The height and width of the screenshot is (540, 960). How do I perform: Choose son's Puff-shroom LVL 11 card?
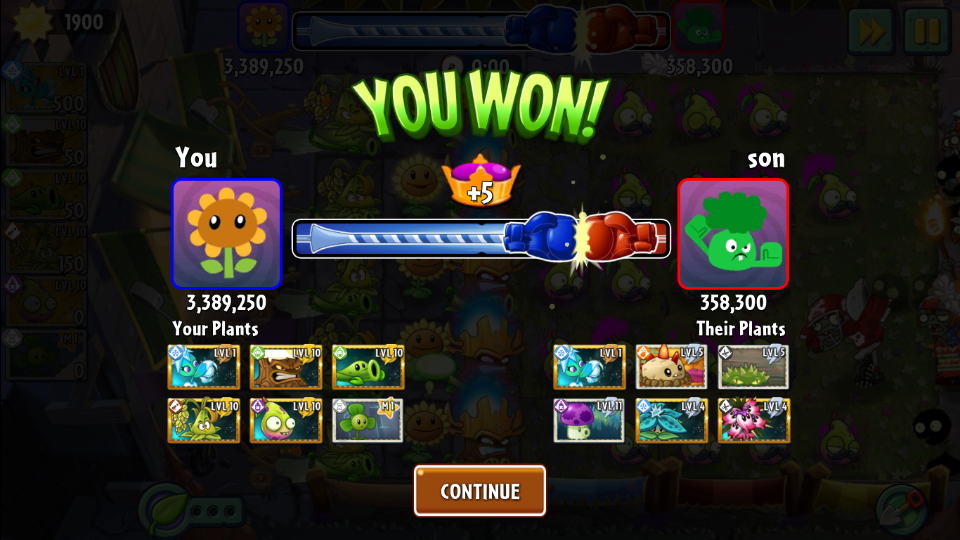pyautogui.click(x=590, y=420)
